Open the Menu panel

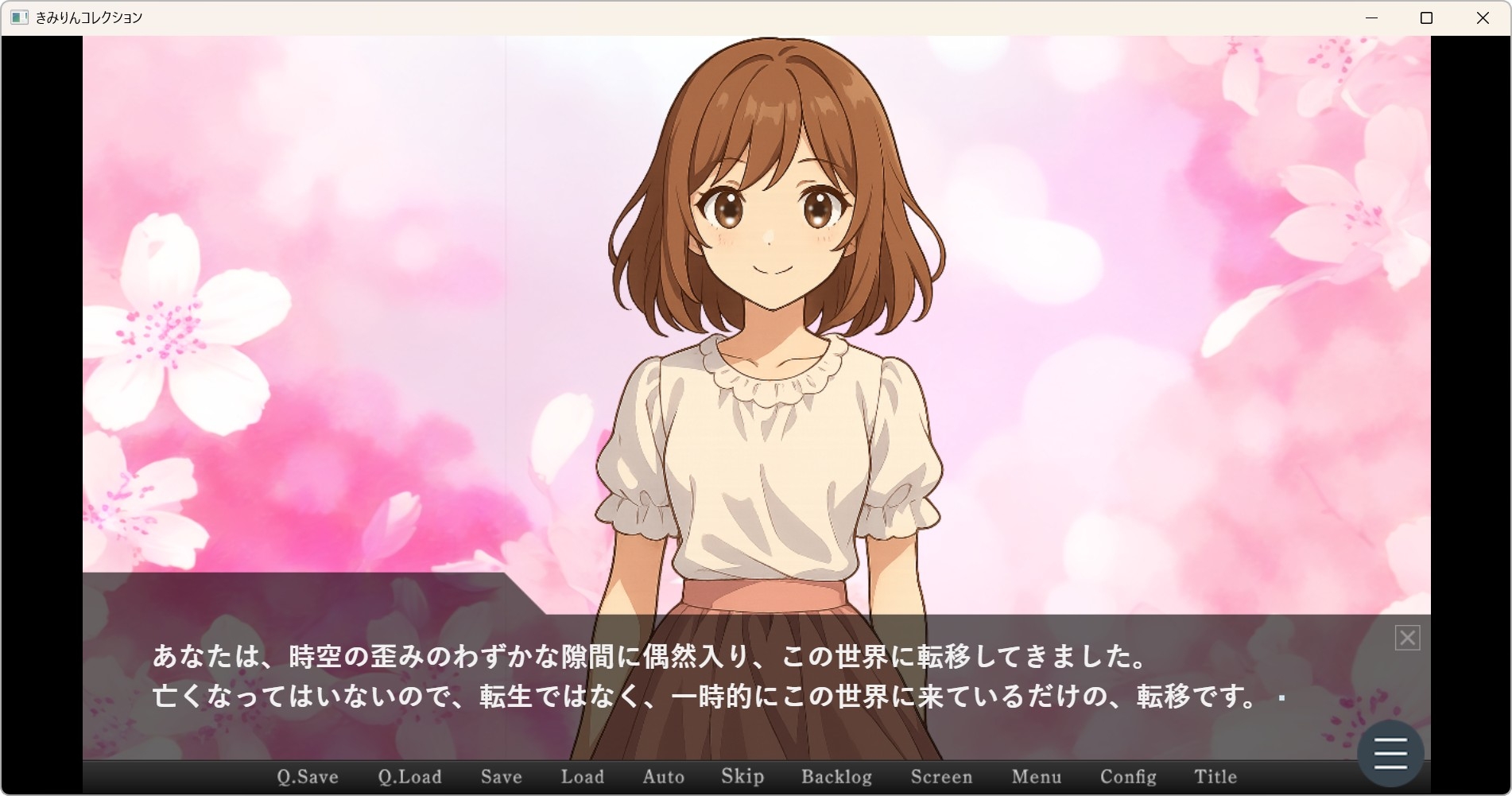point(1036,777)
